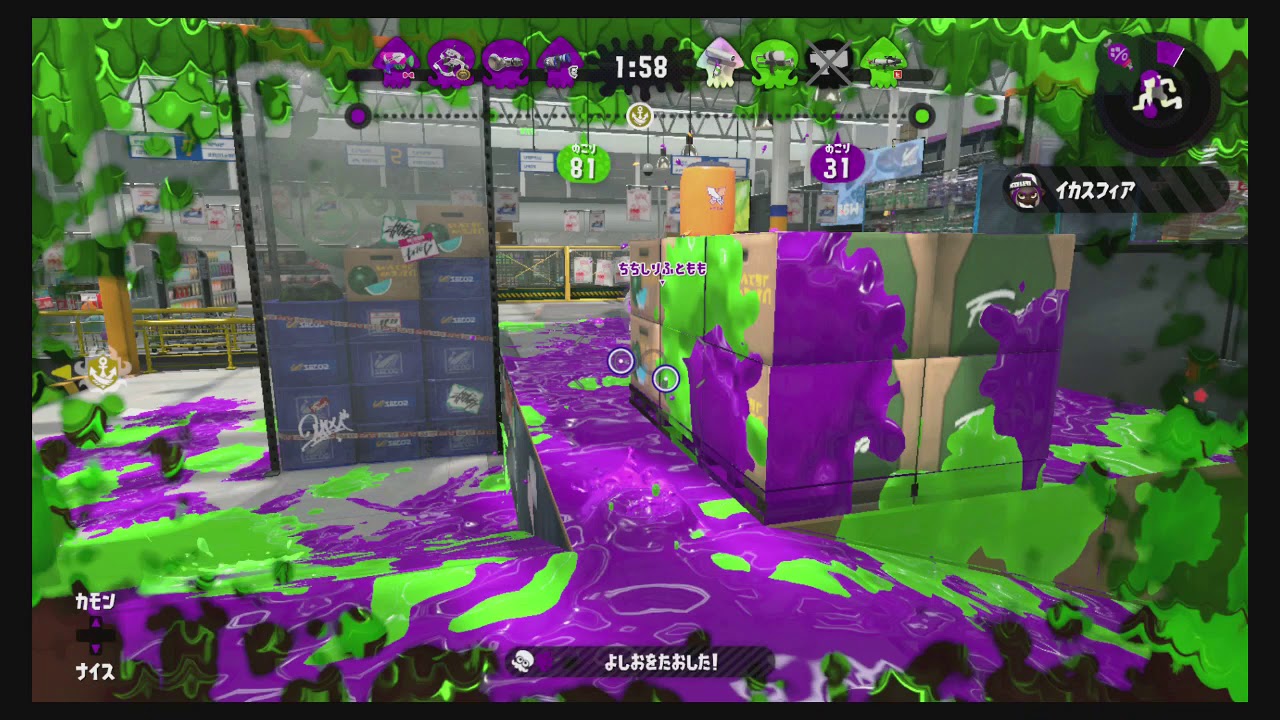Adjust the circular special gauge ring
Screen dimensions: 1280x720
pyautogui.click(x=1152, y=95)
